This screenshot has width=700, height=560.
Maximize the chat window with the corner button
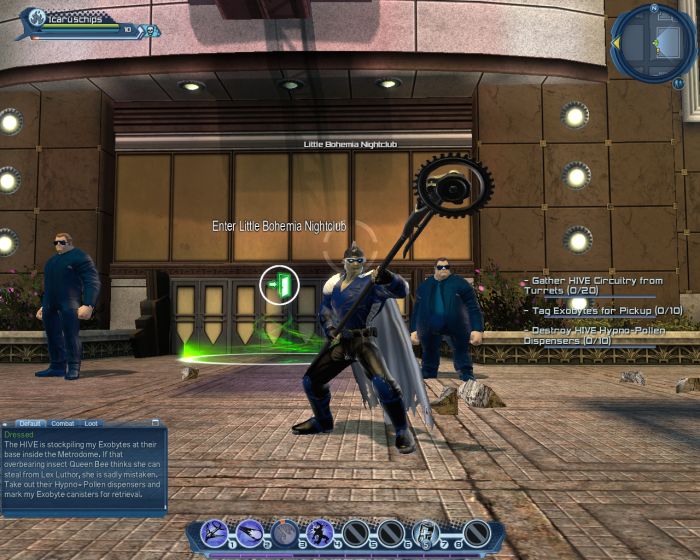click(x=157, y=423)
